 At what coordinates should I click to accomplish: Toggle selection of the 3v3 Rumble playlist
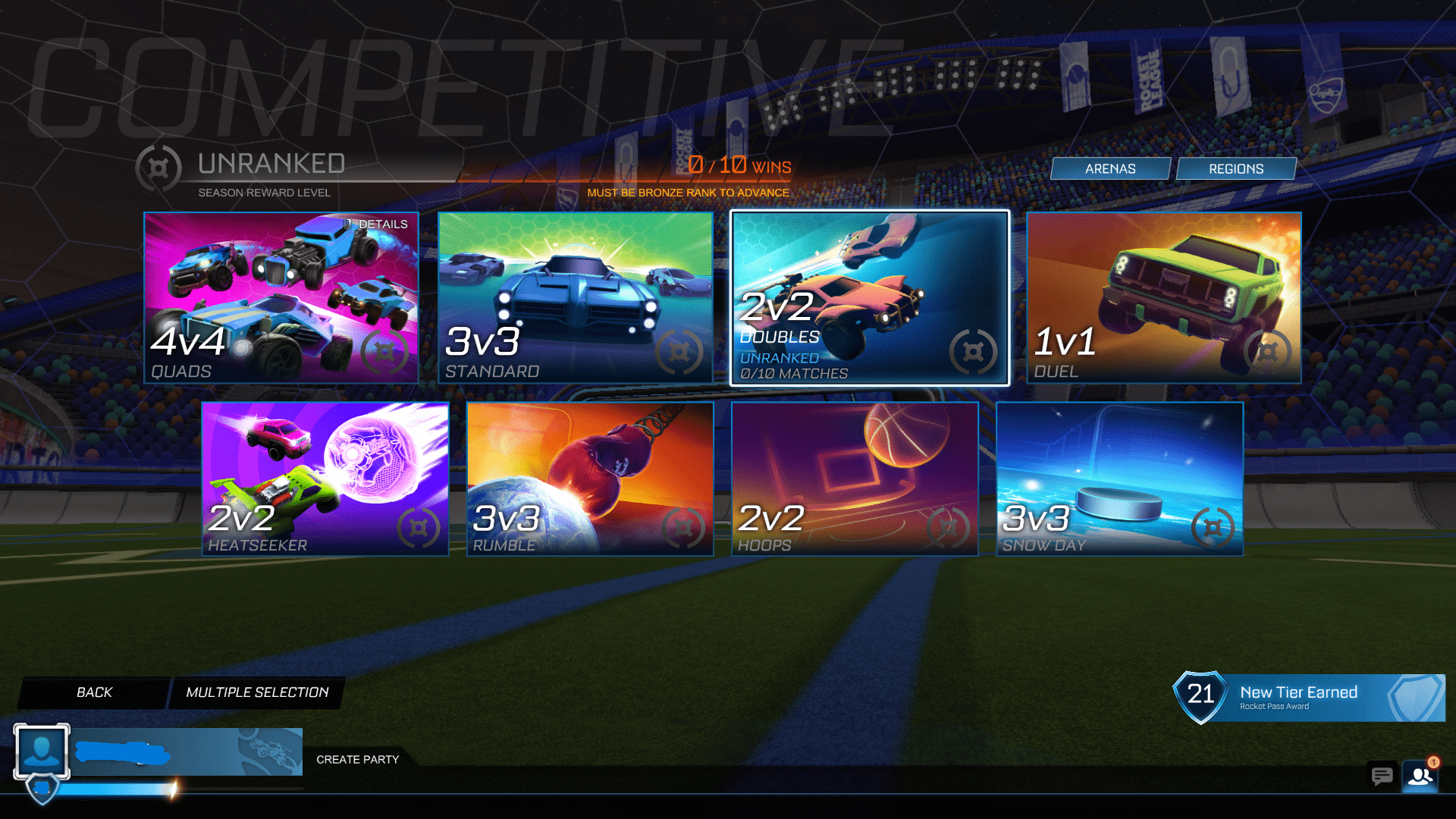point(589,479)
